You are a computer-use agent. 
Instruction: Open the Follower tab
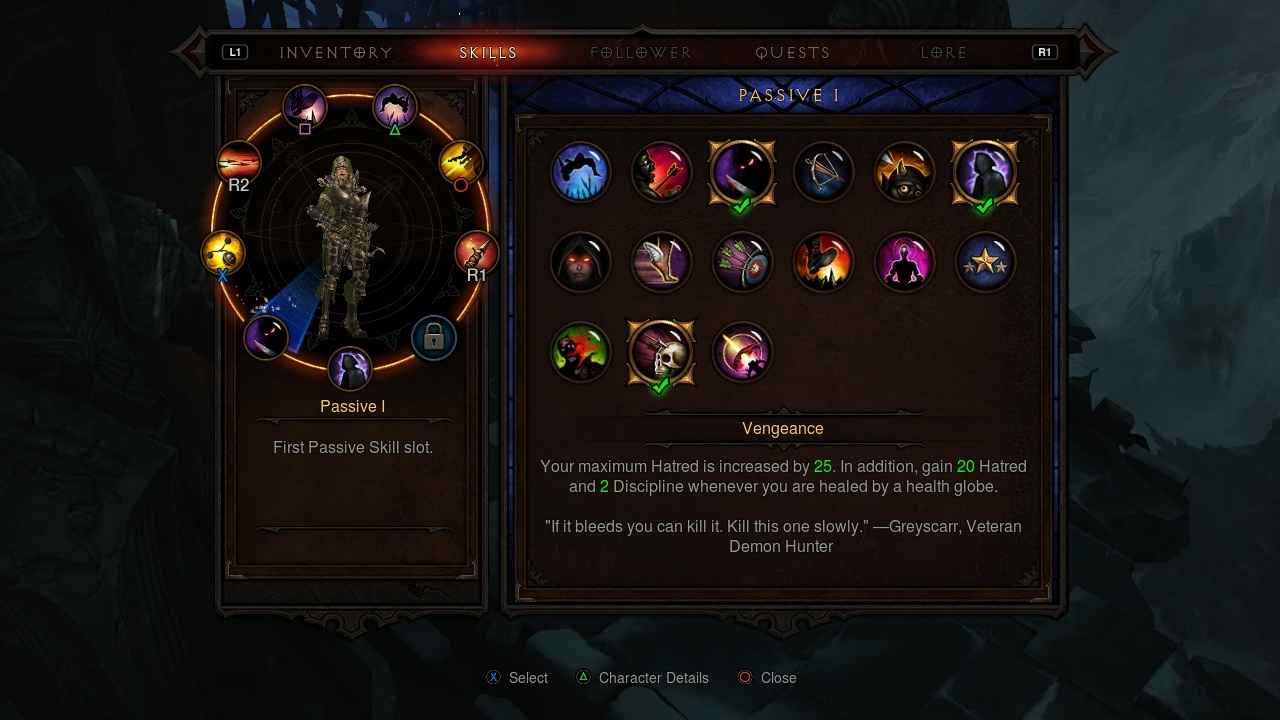coord(641,53)
